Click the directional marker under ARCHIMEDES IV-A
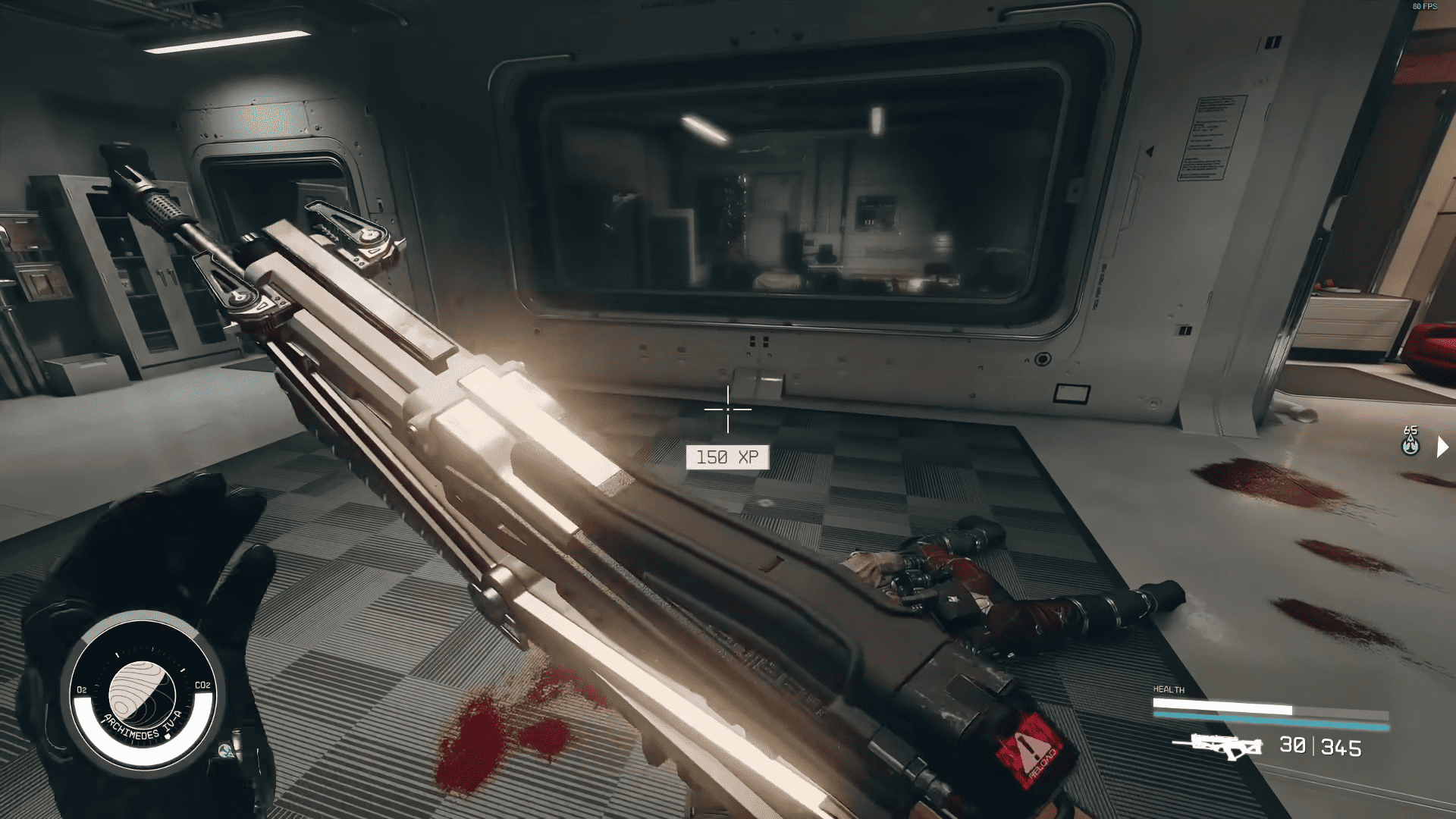Viewport: 1456px width, 819px height. [x=168, y=736]
